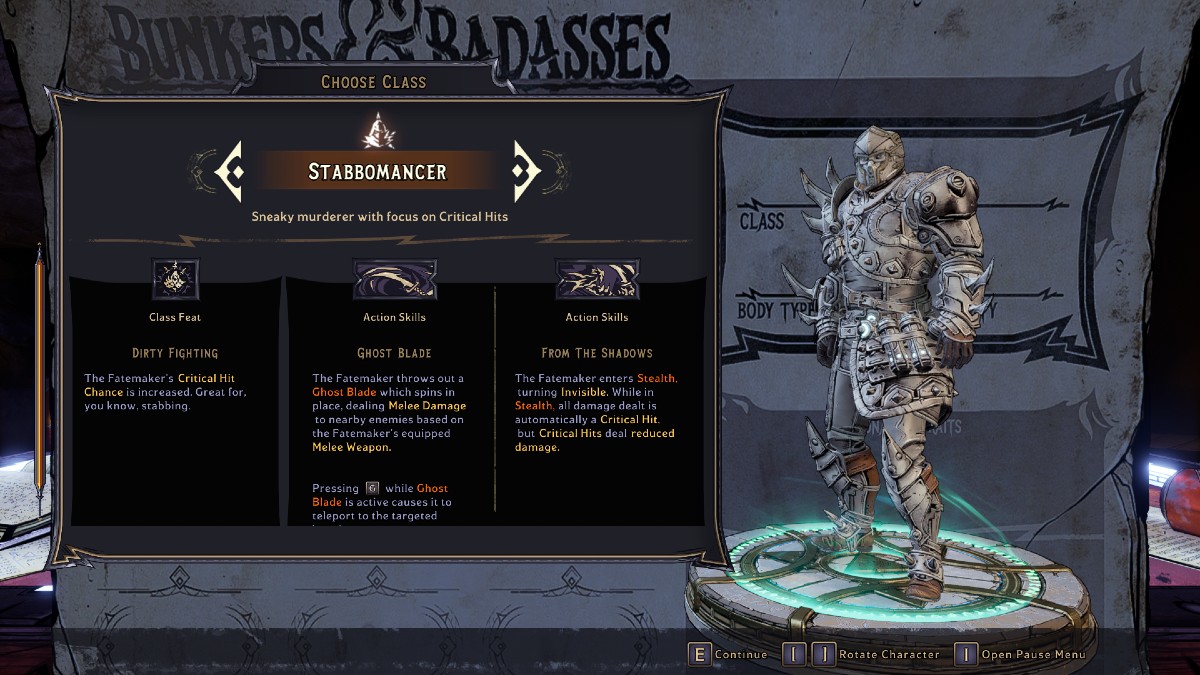Screen dimensions: 1200x675
Task: Select the From The Shadows skill icon
Action: pos(597,279)
